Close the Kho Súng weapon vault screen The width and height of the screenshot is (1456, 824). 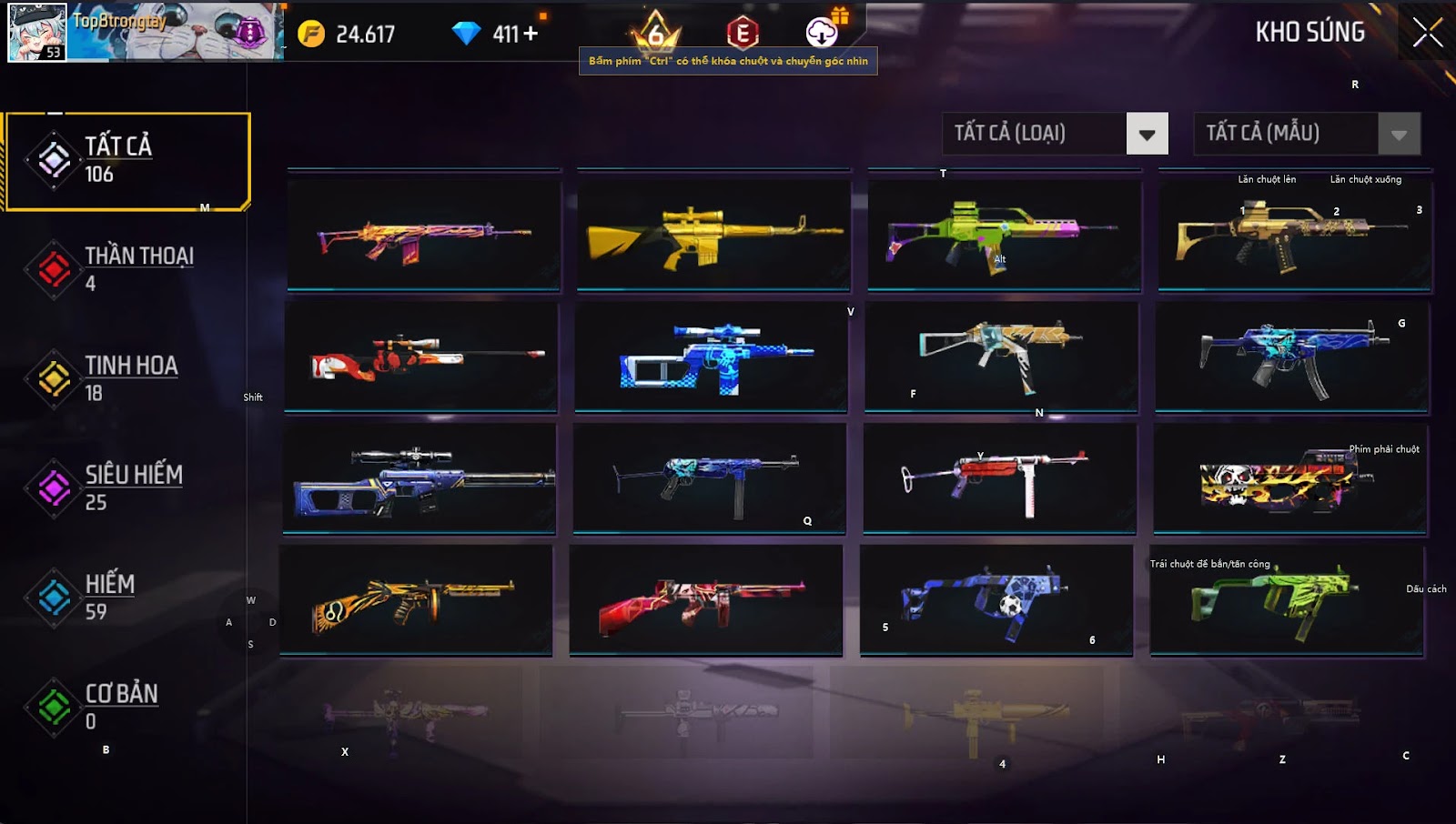pyautogui.click(x=1427, y=32)
